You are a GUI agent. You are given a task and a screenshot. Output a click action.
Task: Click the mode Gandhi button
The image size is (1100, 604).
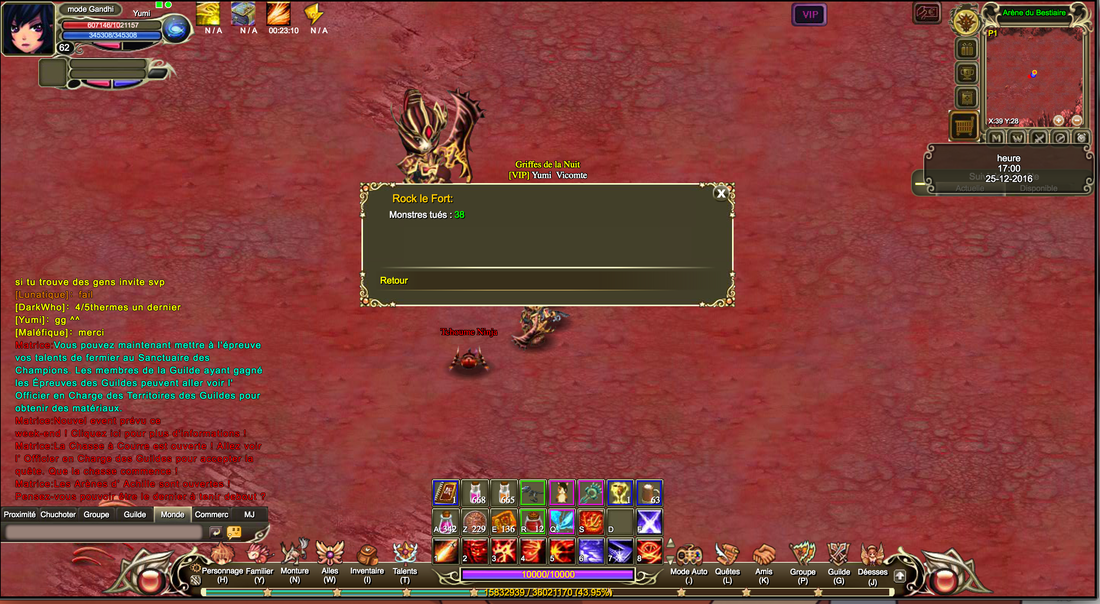90,9
